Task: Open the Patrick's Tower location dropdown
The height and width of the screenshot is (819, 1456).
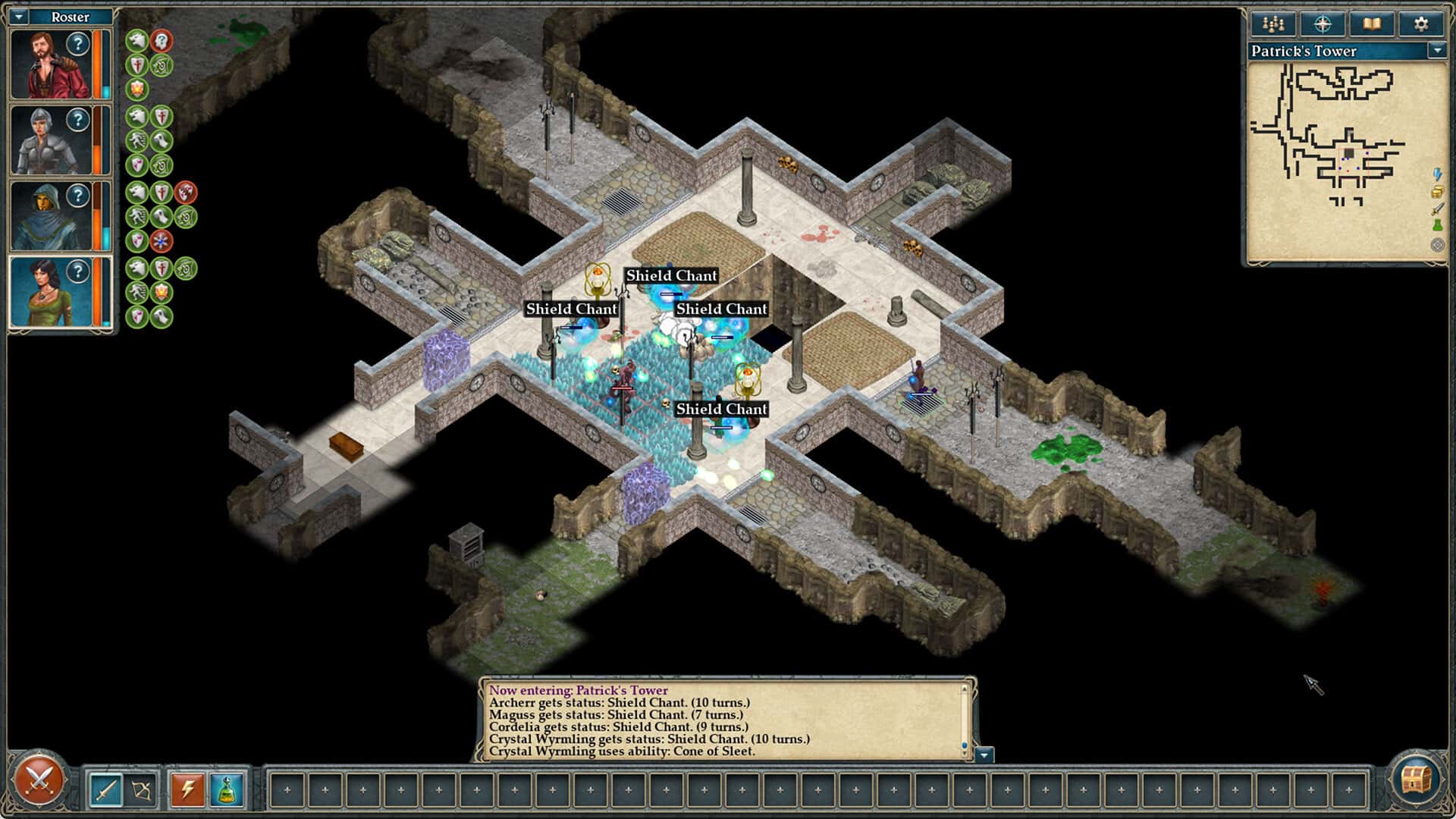Action: (x=1437, y=50)
